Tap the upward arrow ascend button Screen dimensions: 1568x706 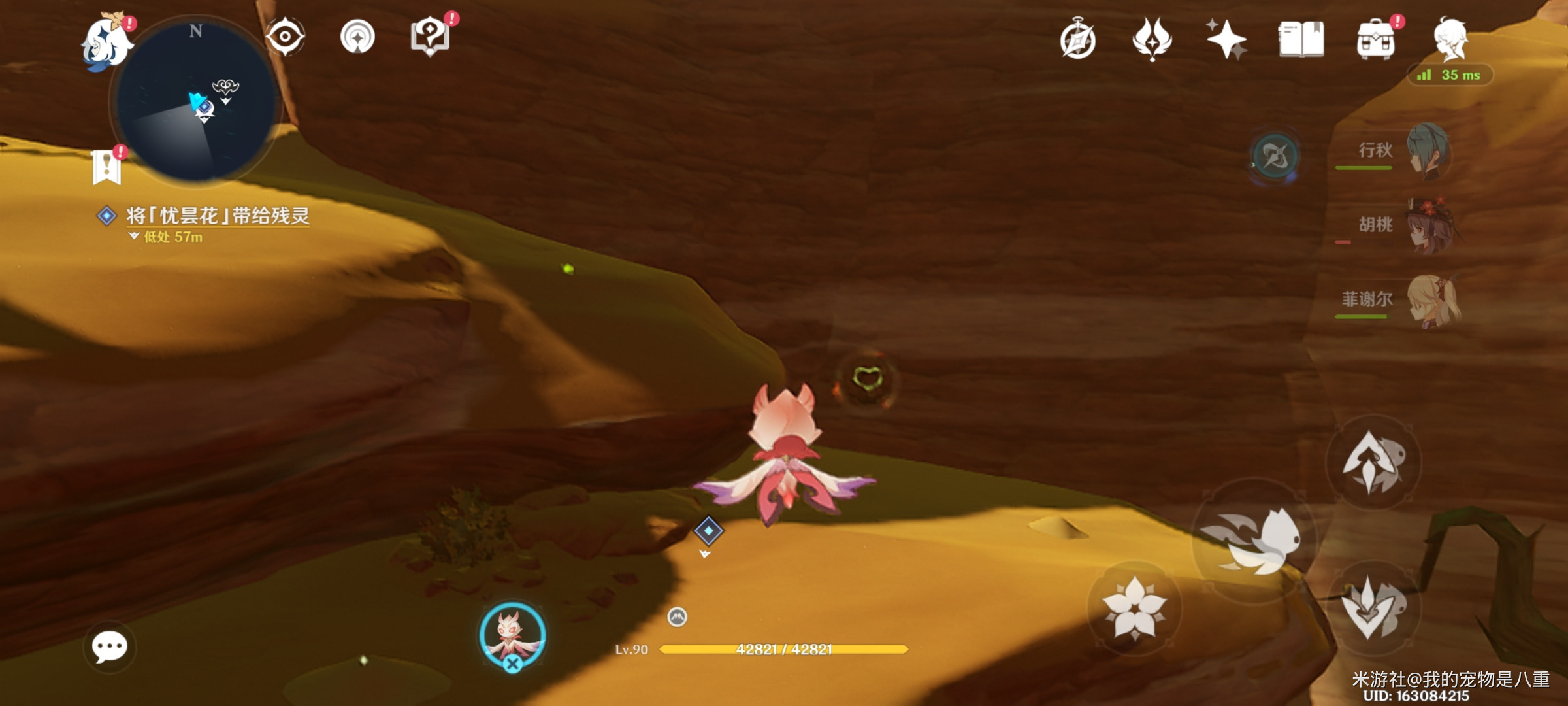click(1373, 462)
